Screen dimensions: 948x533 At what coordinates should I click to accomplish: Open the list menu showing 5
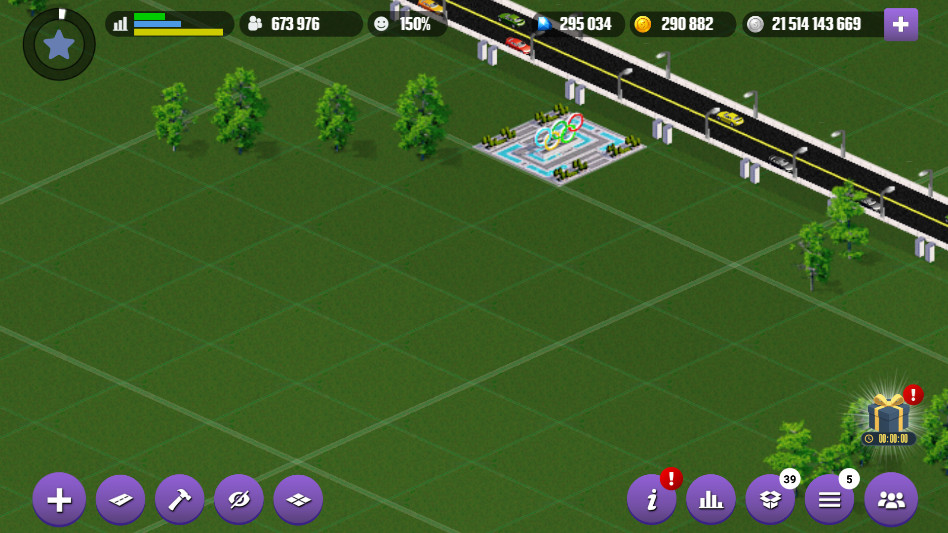(830, 498)
